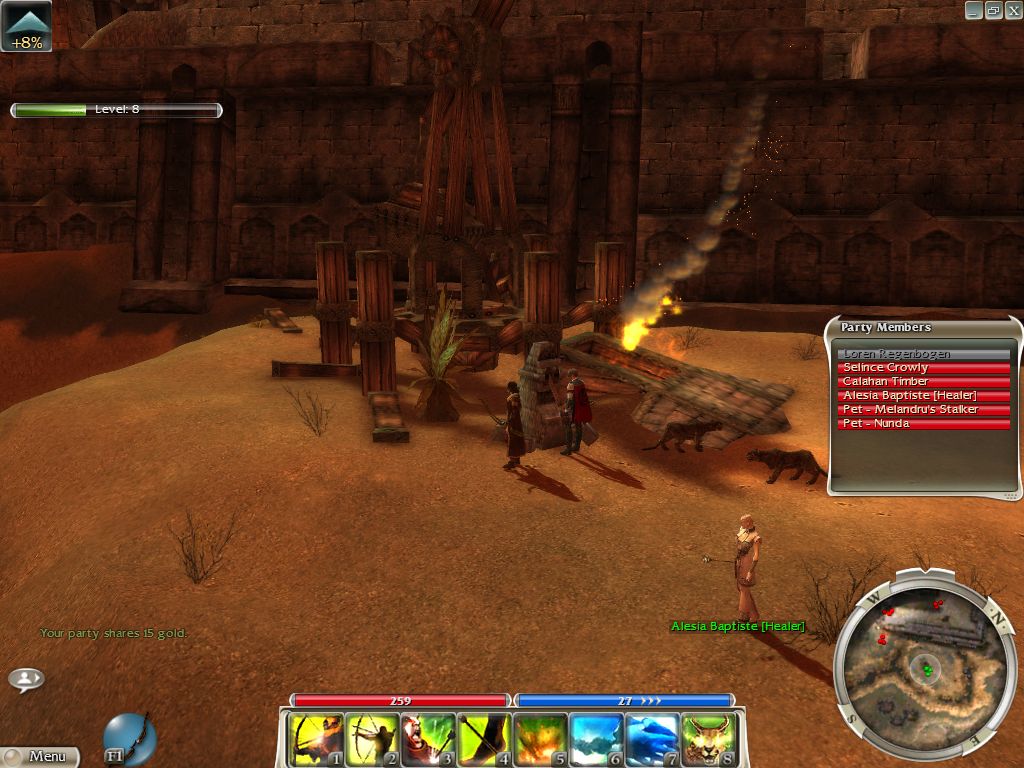The width and height of the screenshot is (1024, 768).
Task: Activate skill 1, the glowing archer shot
Action: (x=316, y=740)
